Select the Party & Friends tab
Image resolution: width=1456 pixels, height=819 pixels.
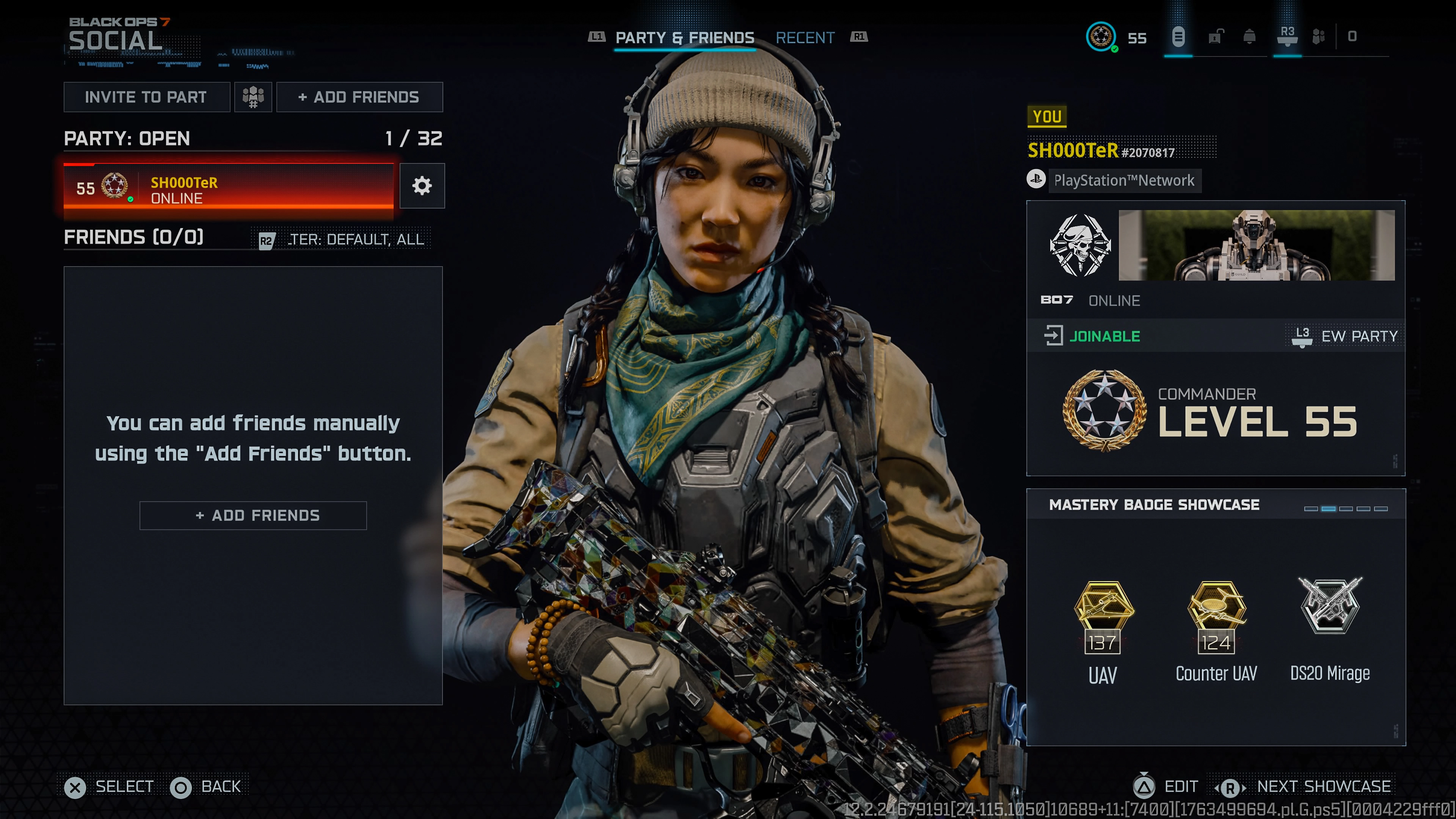685,37
